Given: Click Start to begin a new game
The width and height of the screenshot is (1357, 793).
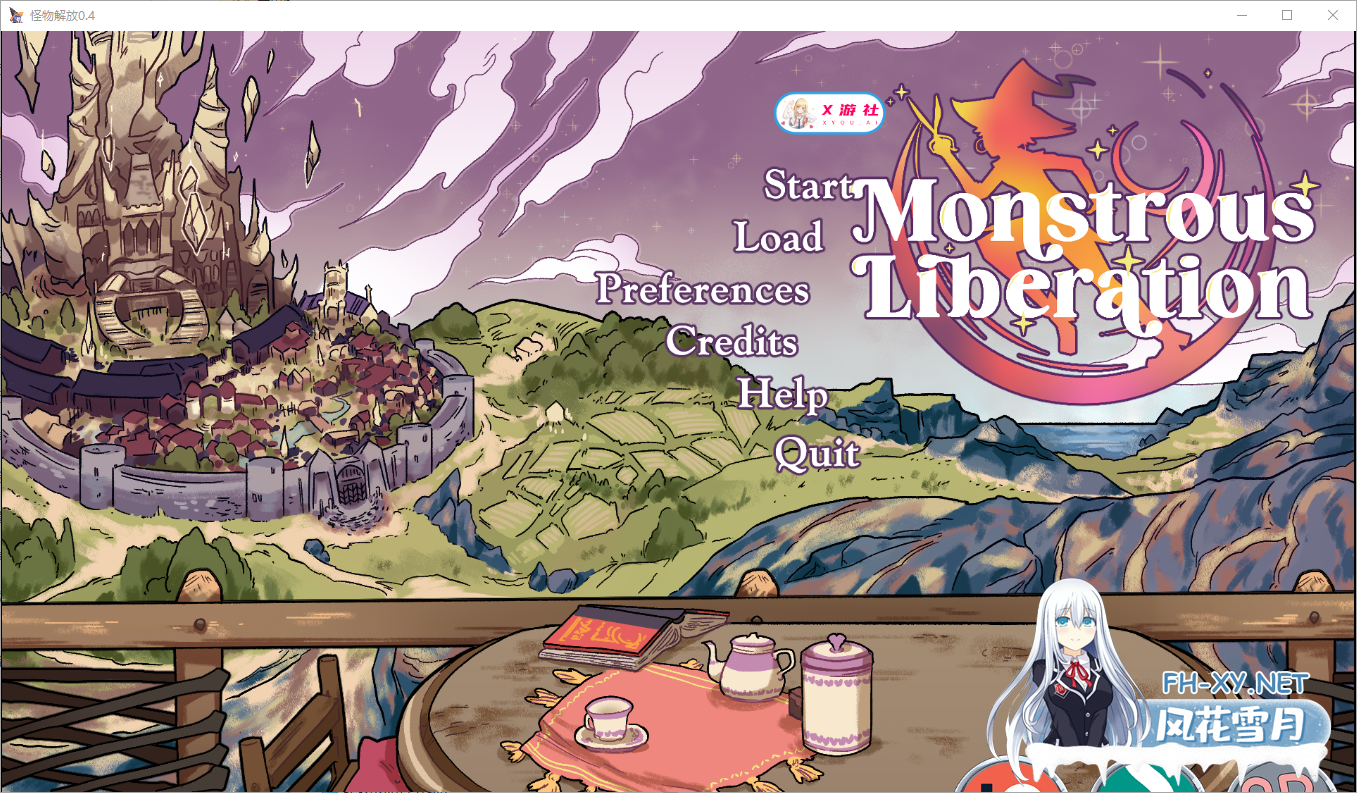Looking at the screenshot, I should 812,185.
